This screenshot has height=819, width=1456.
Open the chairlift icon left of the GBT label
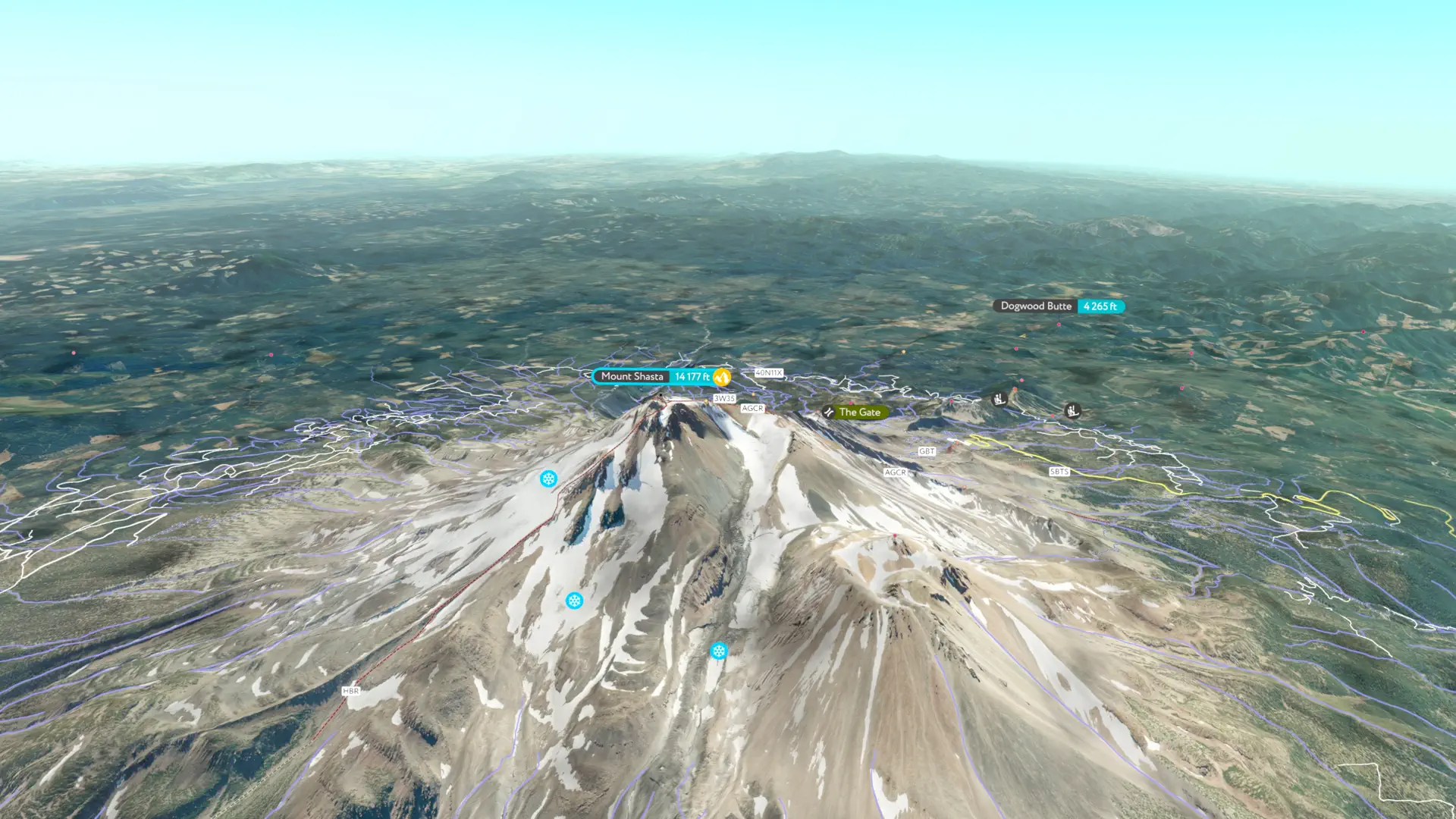point(999,400)
